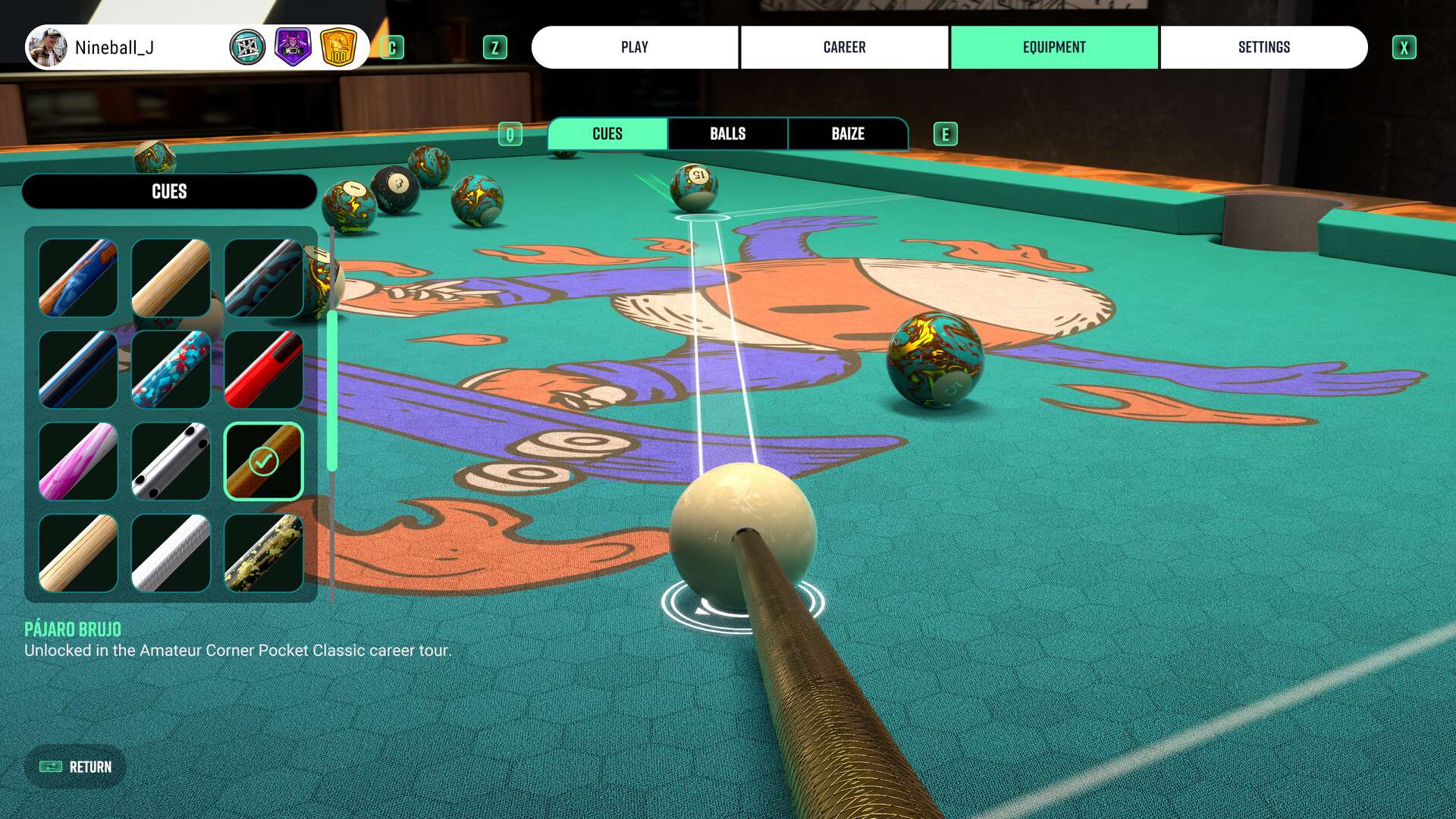Select the silver cue with black dots

click(x=171, y=461)
